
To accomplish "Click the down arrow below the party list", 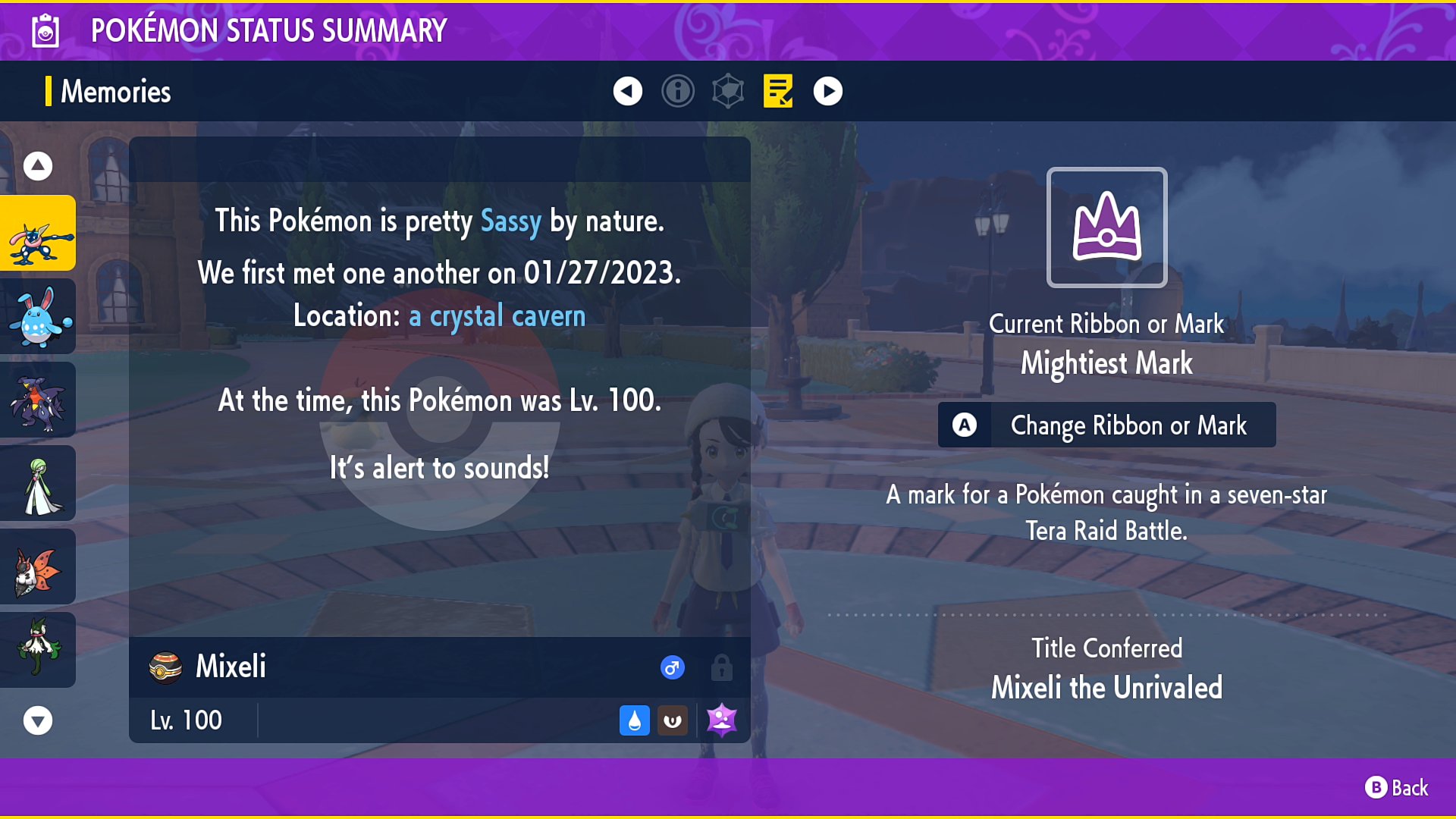I will (37, 721).
